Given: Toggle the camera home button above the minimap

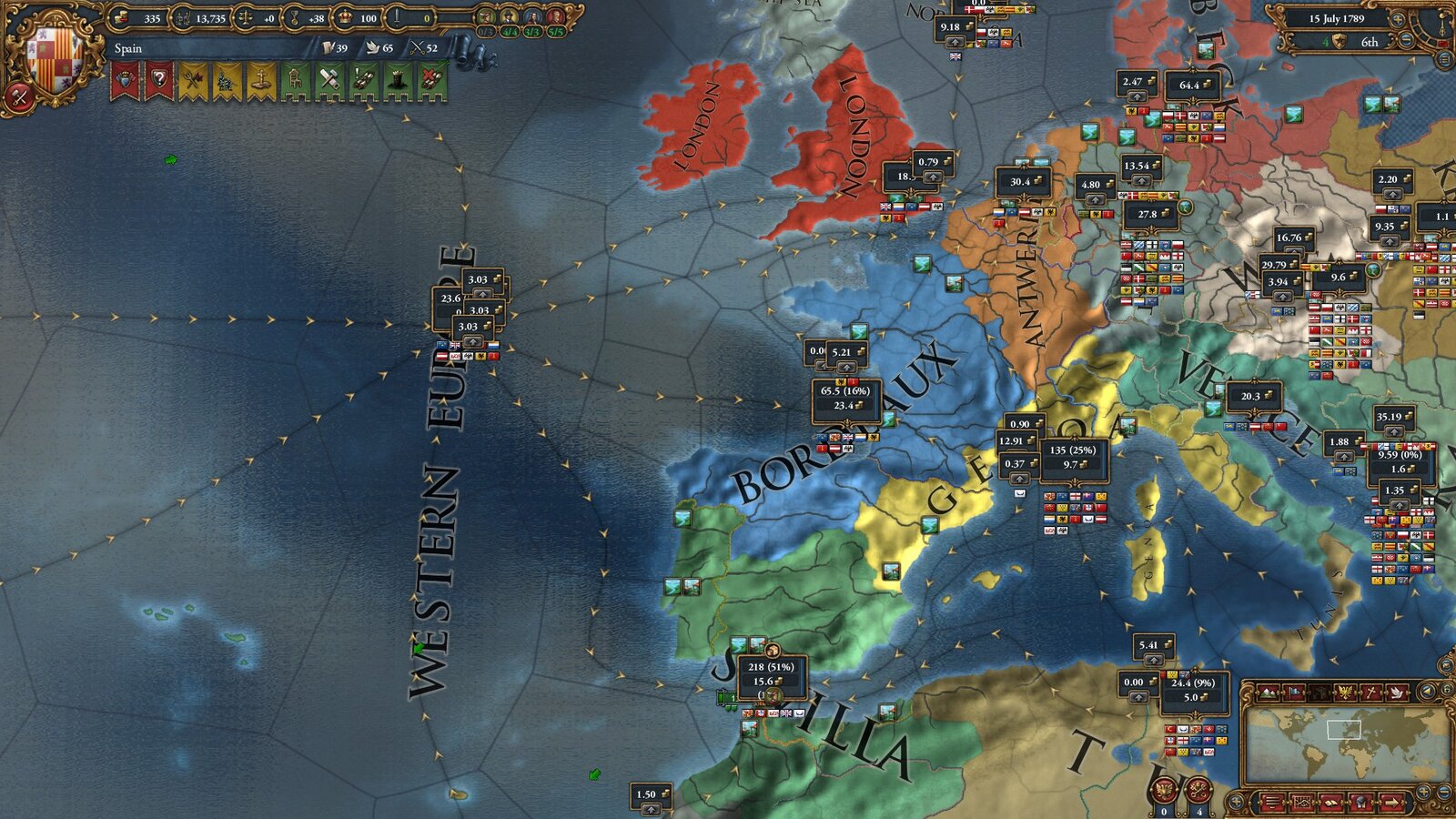Looking at the screenshot, I should (1447, 690).
